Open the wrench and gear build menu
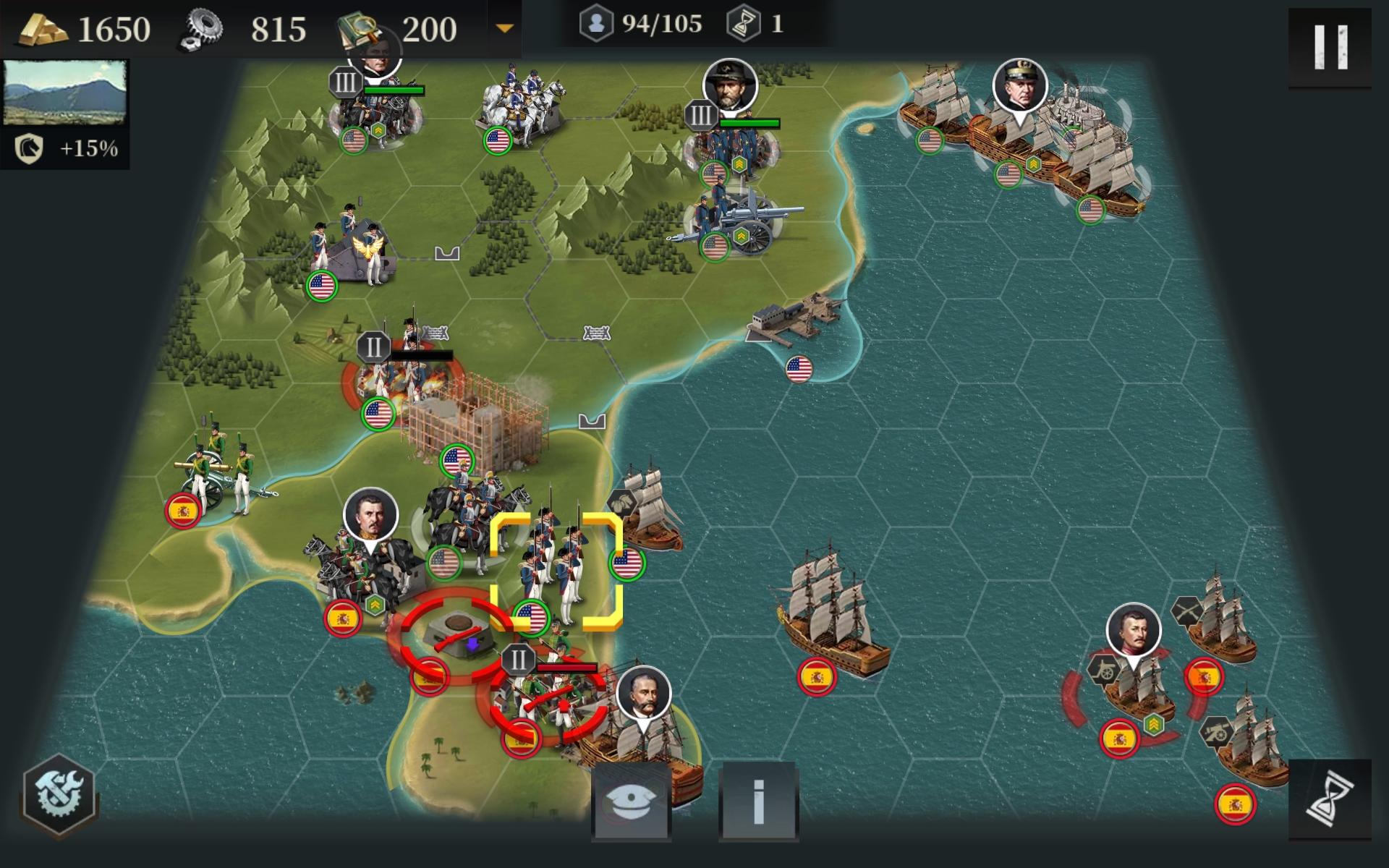 (59, 793)
